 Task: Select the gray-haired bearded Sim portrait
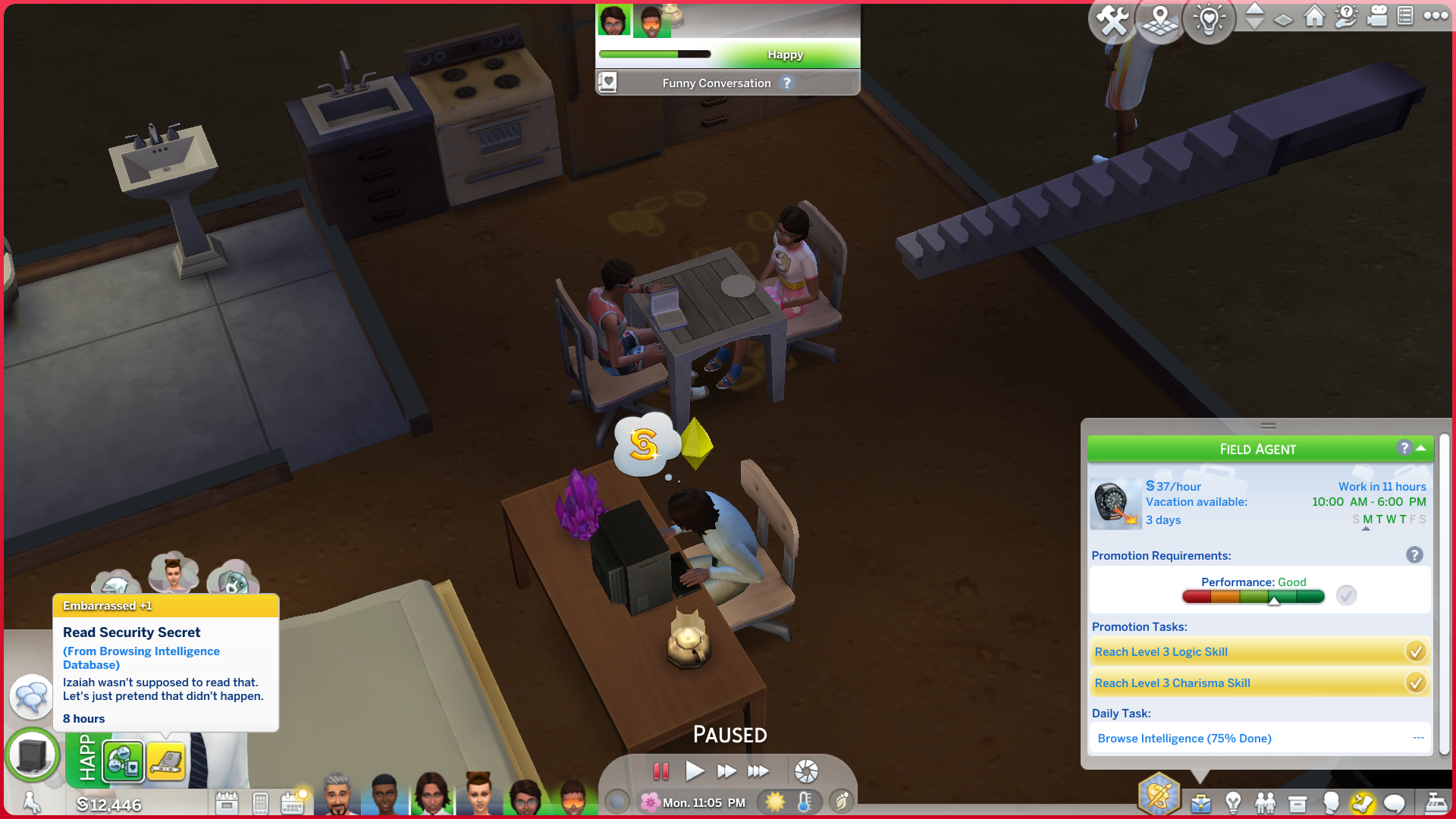pyautogui.click(x=337, y=795)
